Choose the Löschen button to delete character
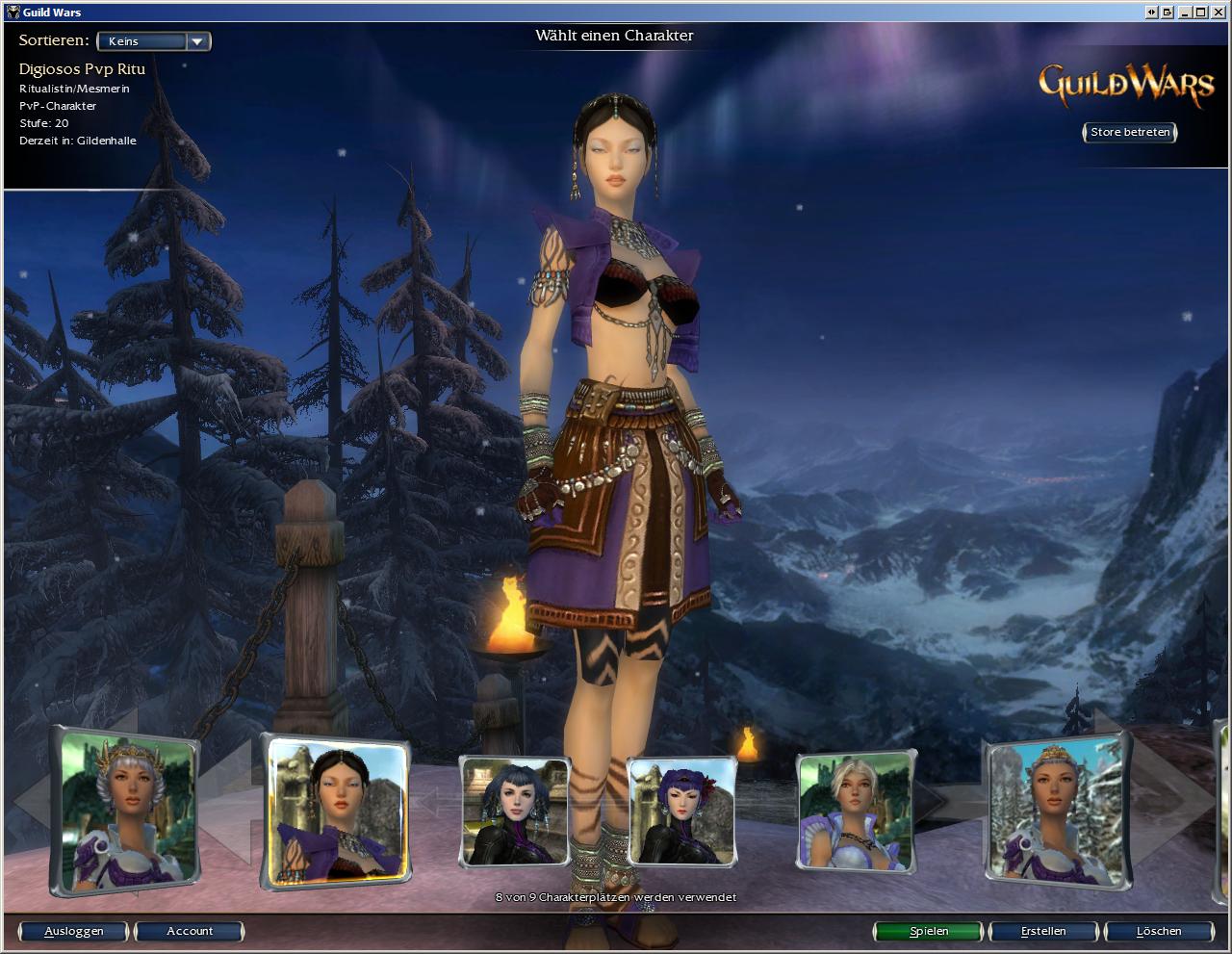Image resolution: width=1232 pixels, height=954 pixels. 1158,931
